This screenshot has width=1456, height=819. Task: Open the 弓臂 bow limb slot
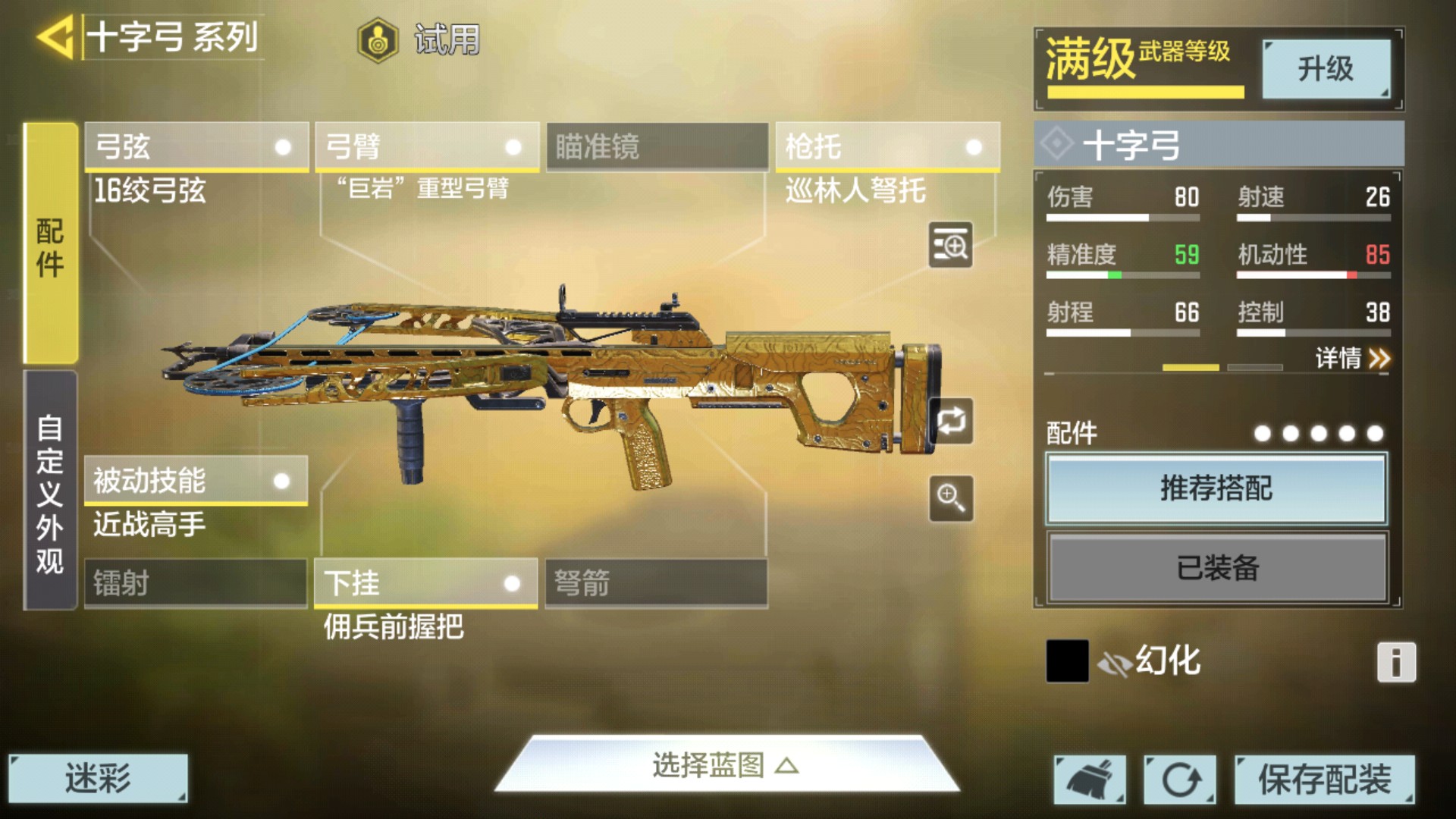427,146
